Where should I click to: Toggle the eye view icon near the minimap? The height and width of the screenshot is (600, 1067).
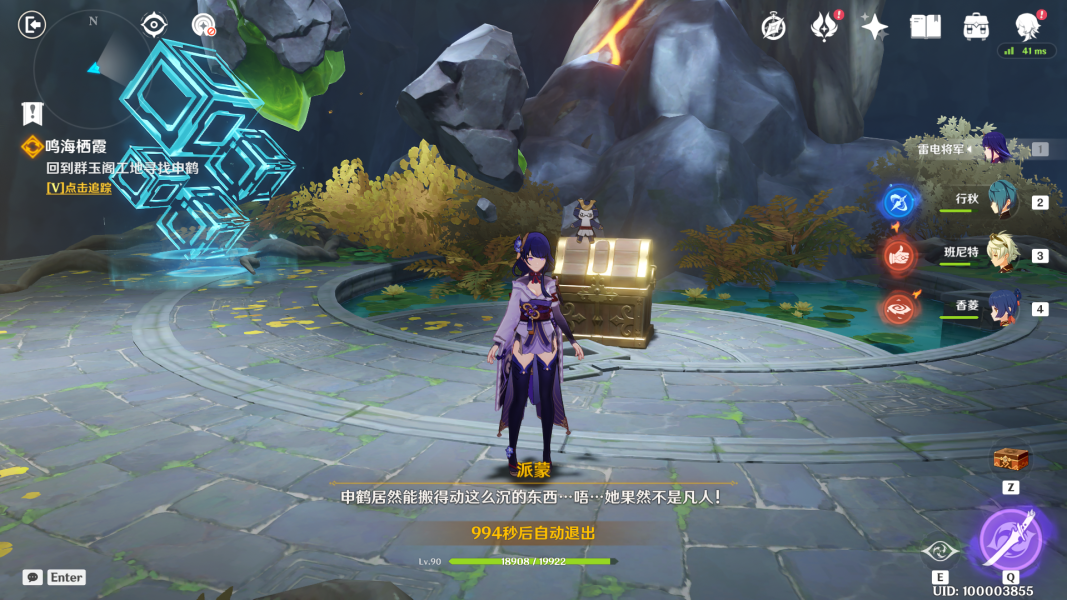pyautogui.click(x=154, y=24)
